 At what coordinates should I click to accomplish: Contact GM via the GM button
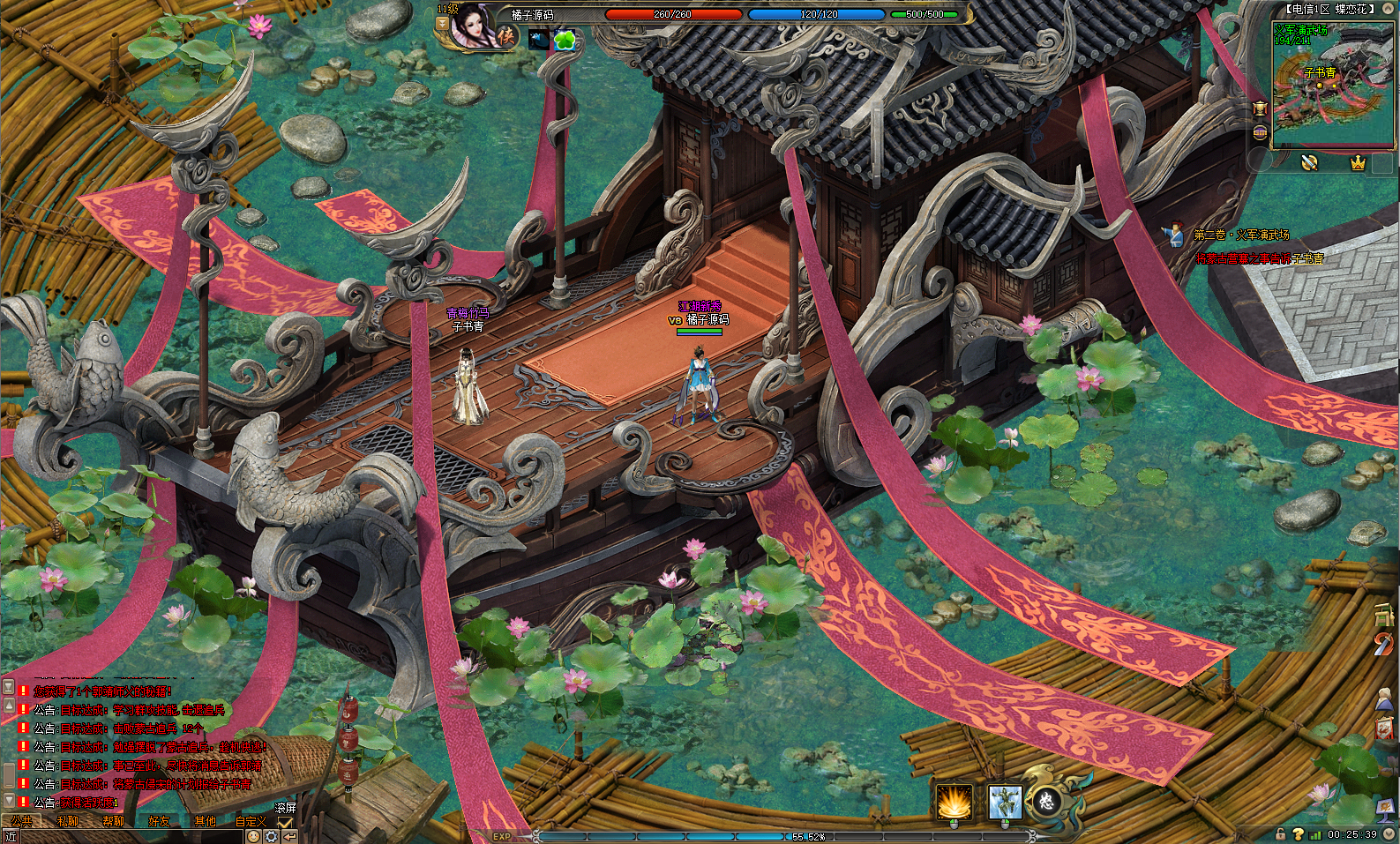coord(1260,133)
